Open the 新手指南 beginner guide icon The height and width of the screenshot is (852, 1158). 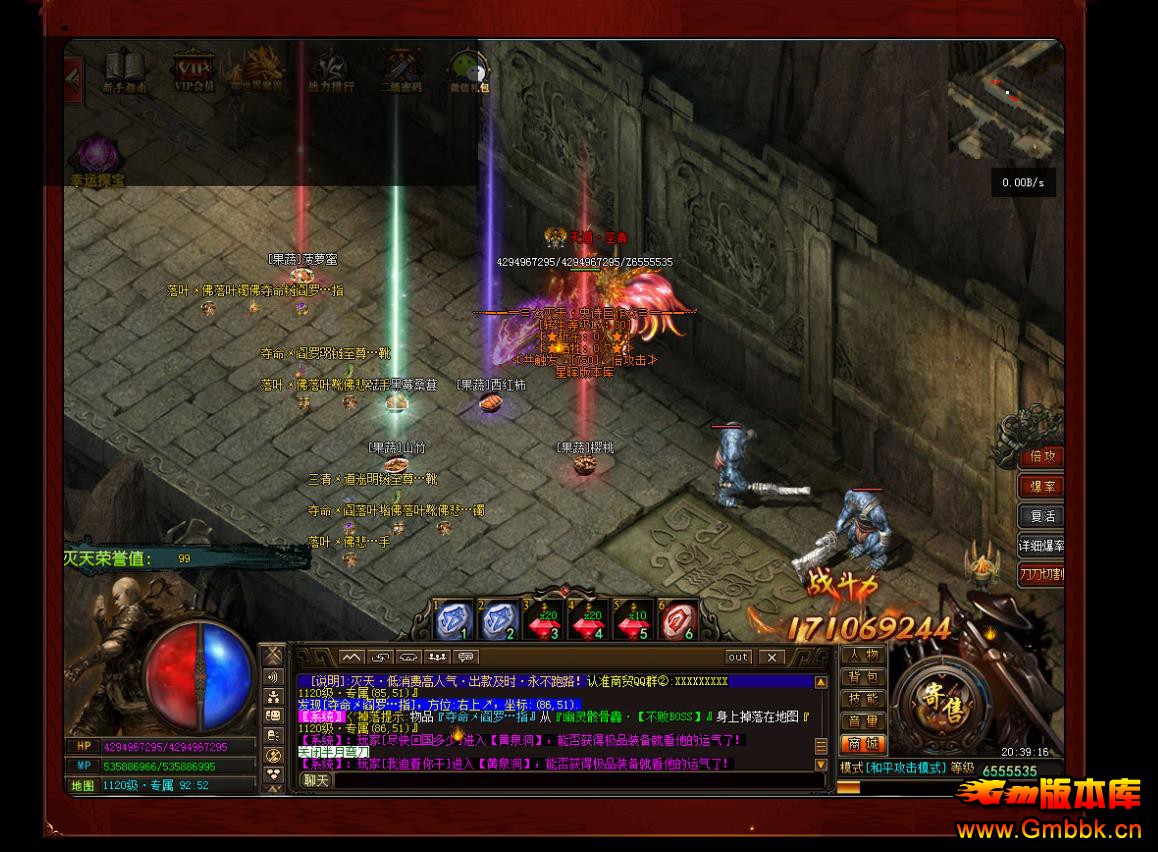(x=124, y=69)
